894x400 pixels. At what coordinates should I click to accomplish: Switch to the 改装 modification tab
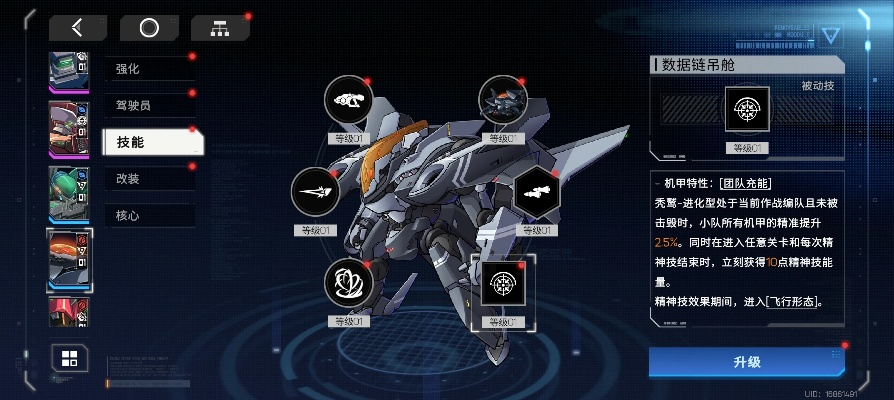[148, 178]
